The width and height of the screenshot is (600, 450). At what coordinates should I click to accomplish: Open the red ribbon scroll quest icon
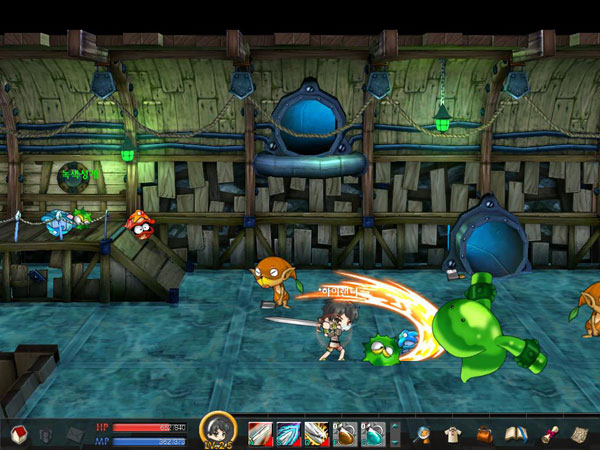tap(548, 433)
